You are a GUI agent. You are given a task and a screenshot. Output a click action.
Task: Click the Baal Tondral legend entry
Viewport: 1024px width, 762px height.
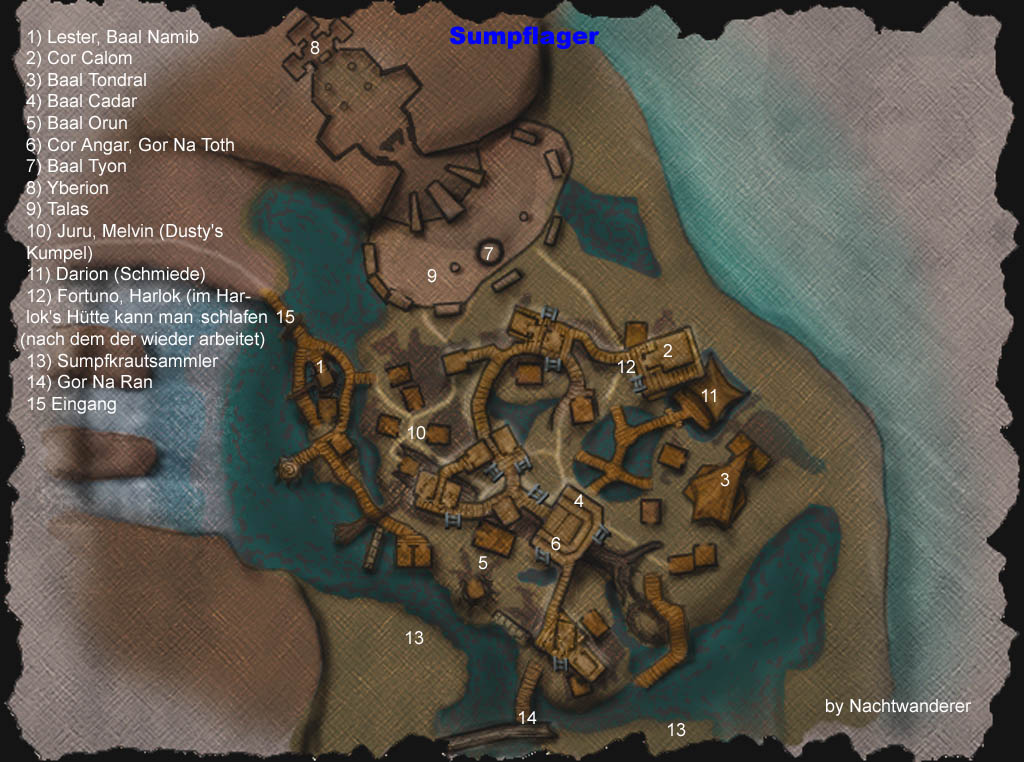[x=87, y=80]
